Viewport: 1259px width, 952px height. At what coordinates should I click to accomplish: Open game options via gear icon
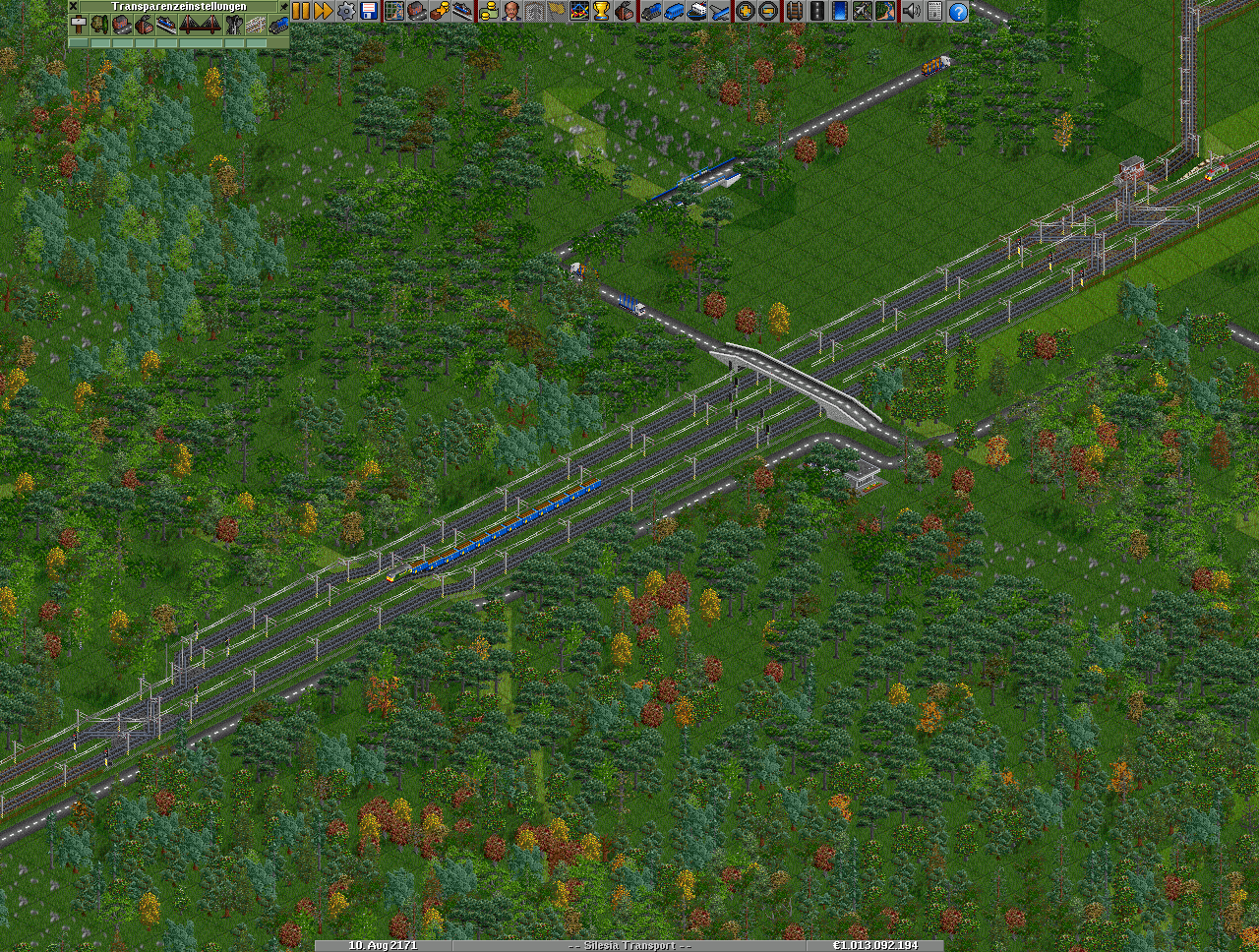[346, 11]
